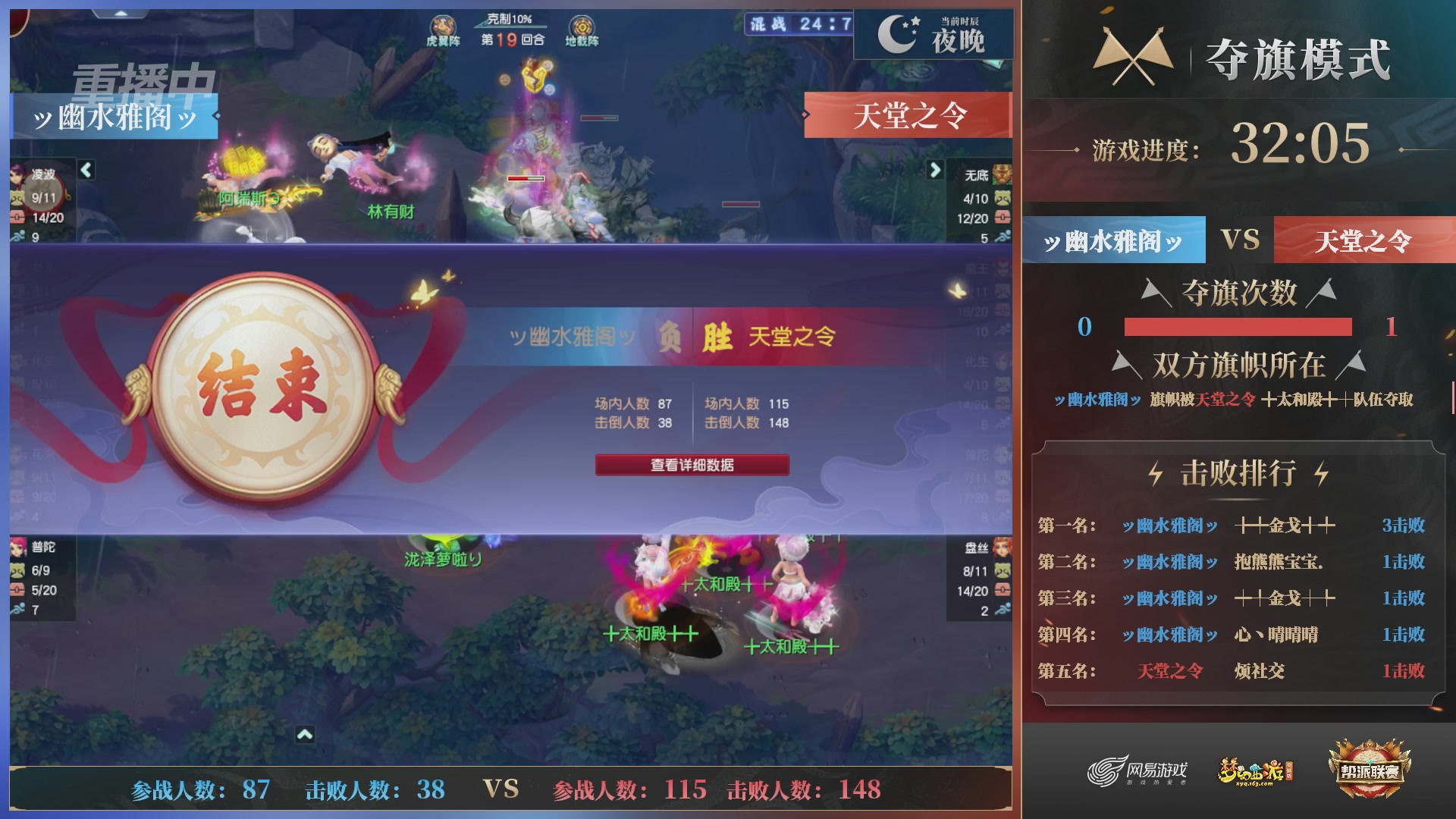Select the 地戟阵 formation icon
Image resolution: width=1456 pixels, height=819 pixels.
[580, 23]
